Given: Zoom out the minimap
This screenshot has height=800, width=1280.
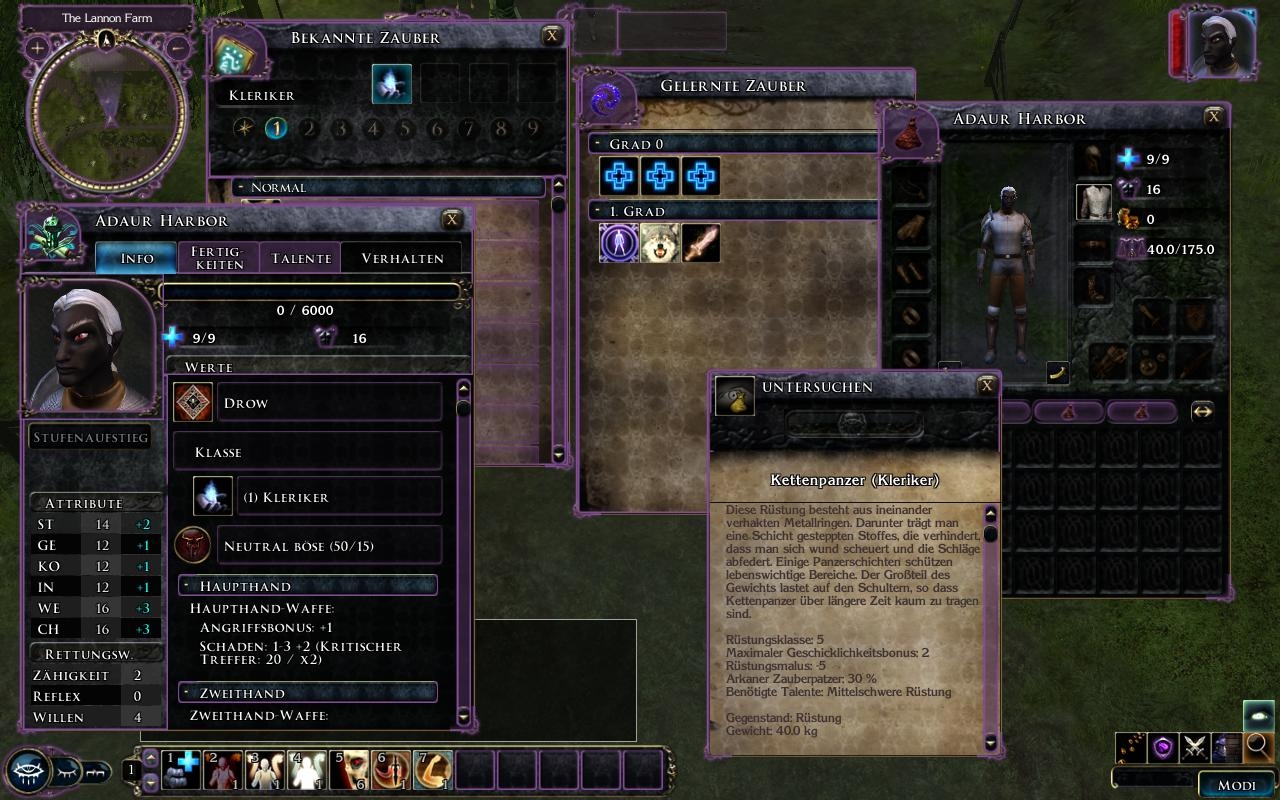Looking at the screenshot, I should point(177,47).
